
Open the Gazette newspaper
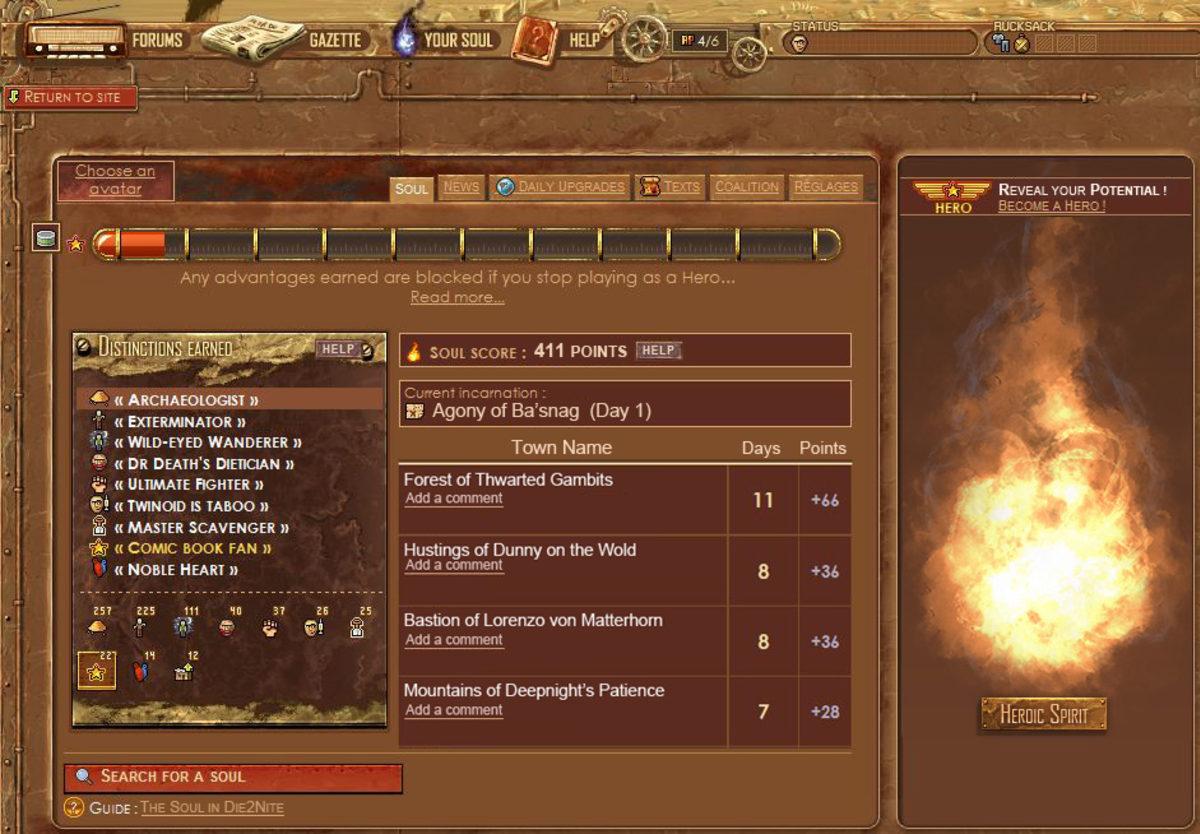[x=334, y=40]
